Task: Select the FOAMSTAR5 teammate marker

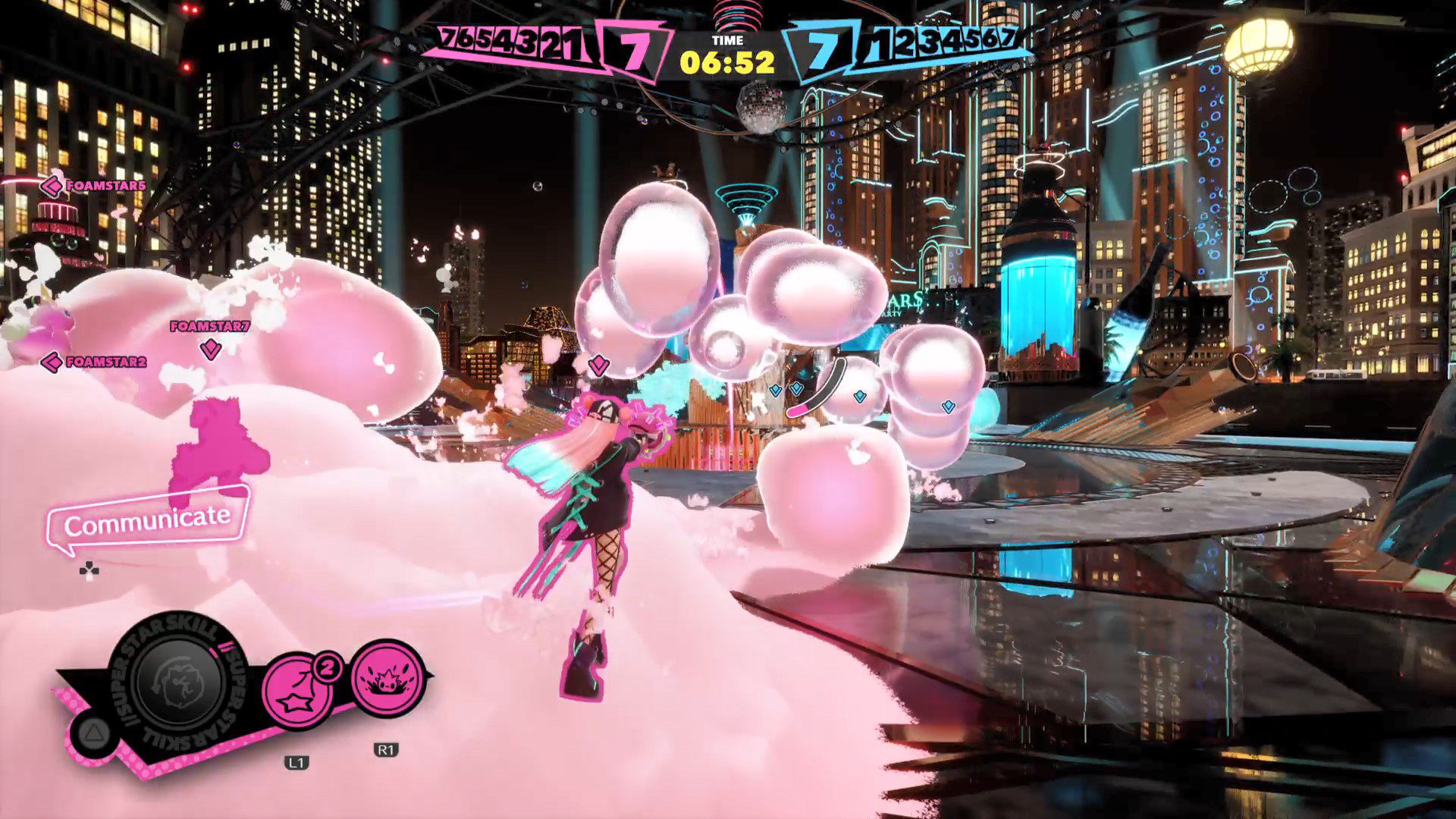Action: pos(94,185)
